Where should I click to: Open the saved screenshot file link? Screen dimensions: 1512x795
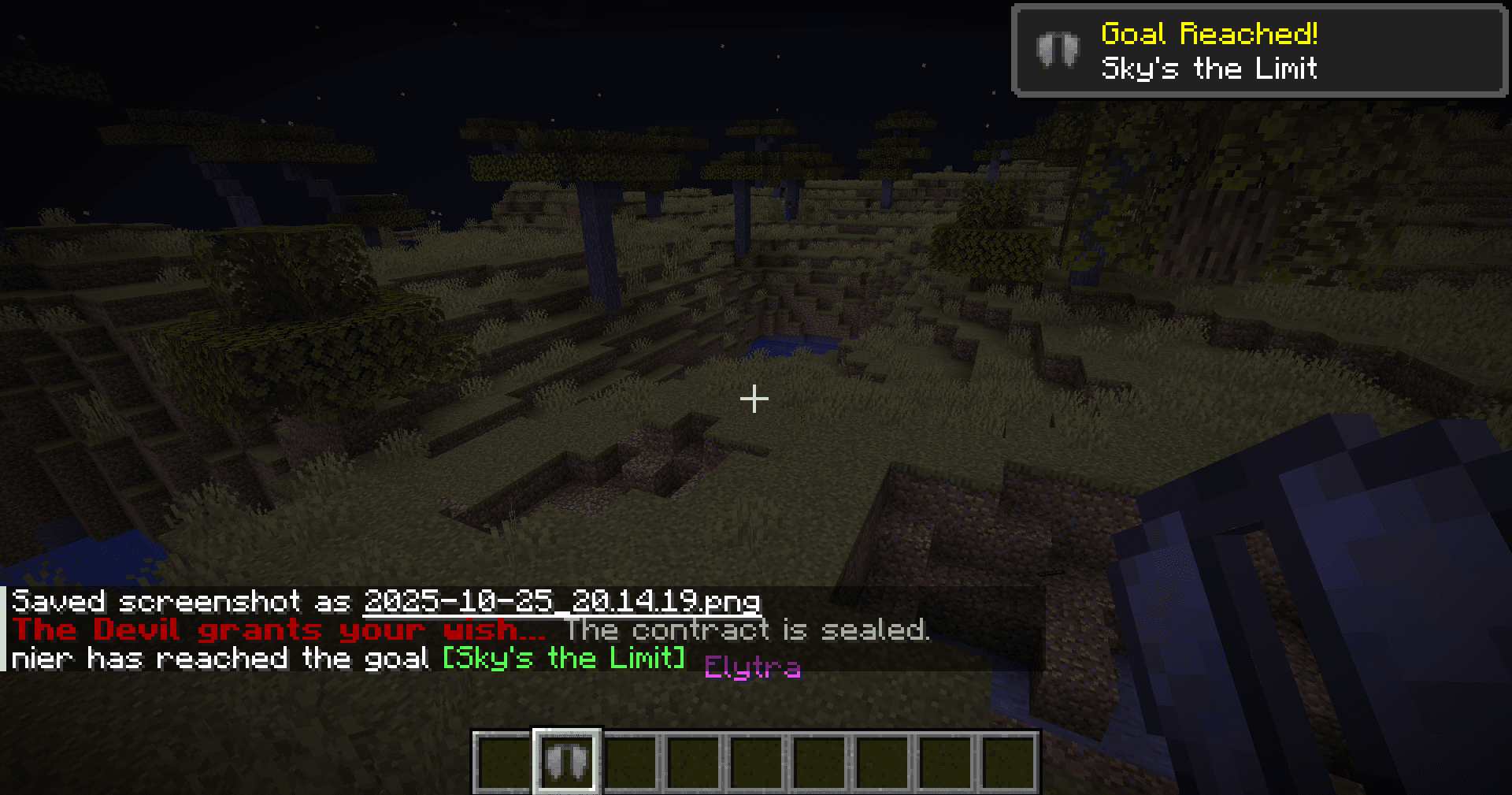561,602
